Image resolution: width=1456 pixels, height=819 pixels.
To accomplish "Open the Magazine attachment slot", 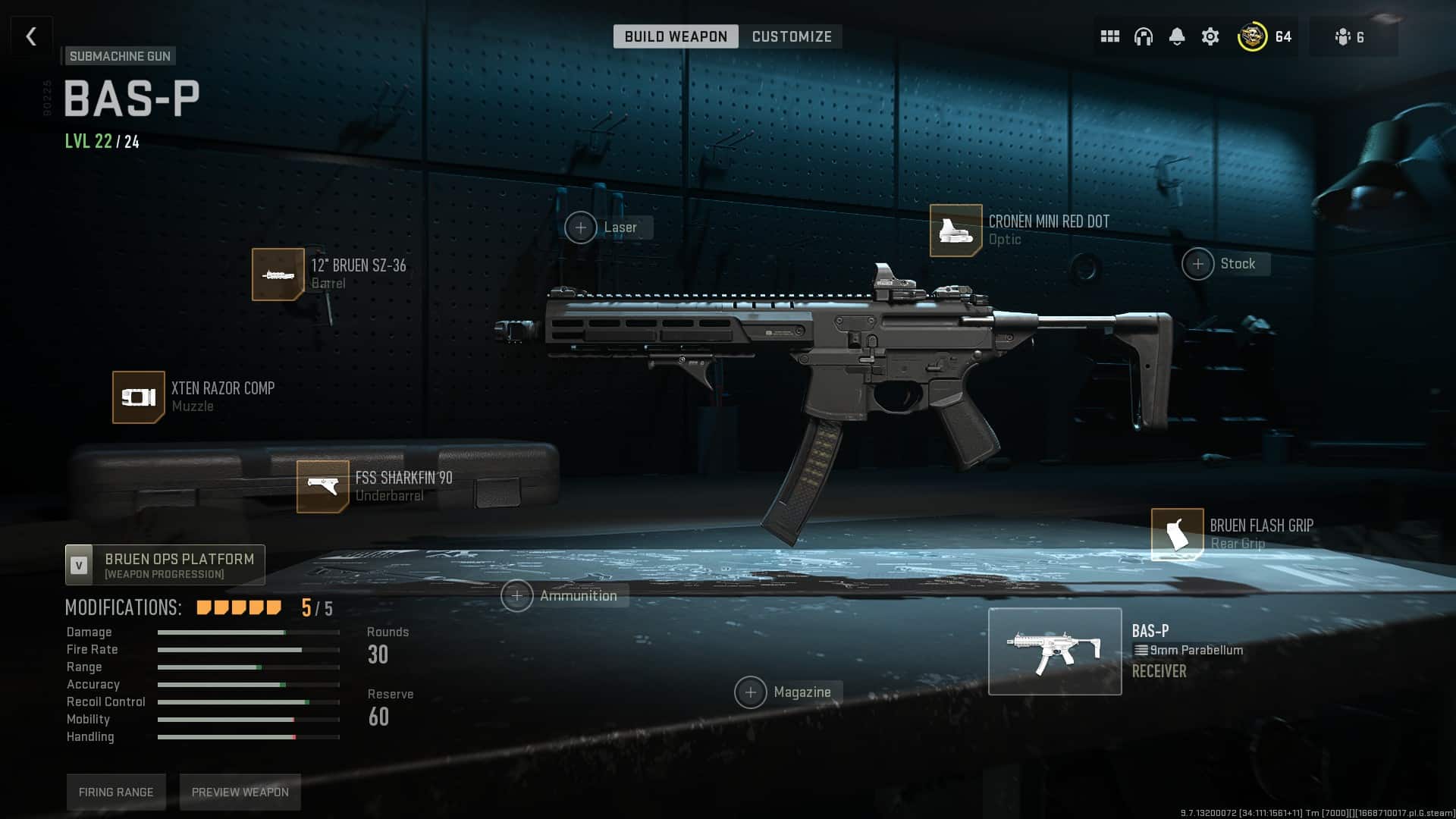I will (752, 692).
